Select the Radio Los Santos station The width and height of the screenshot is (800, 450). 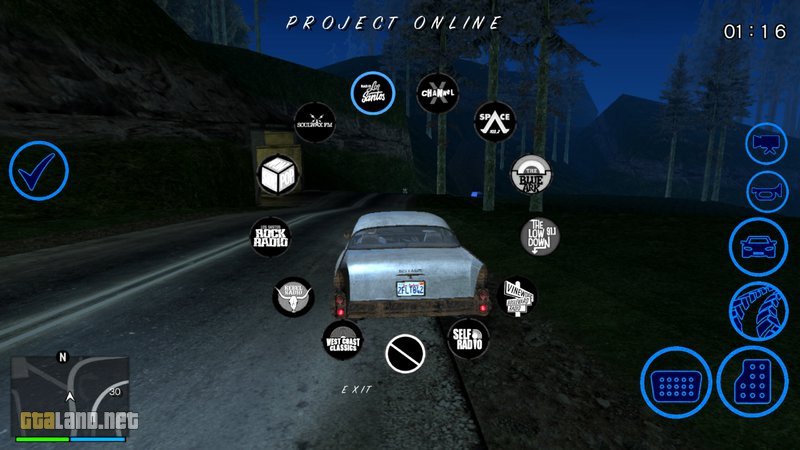[372, 93]
